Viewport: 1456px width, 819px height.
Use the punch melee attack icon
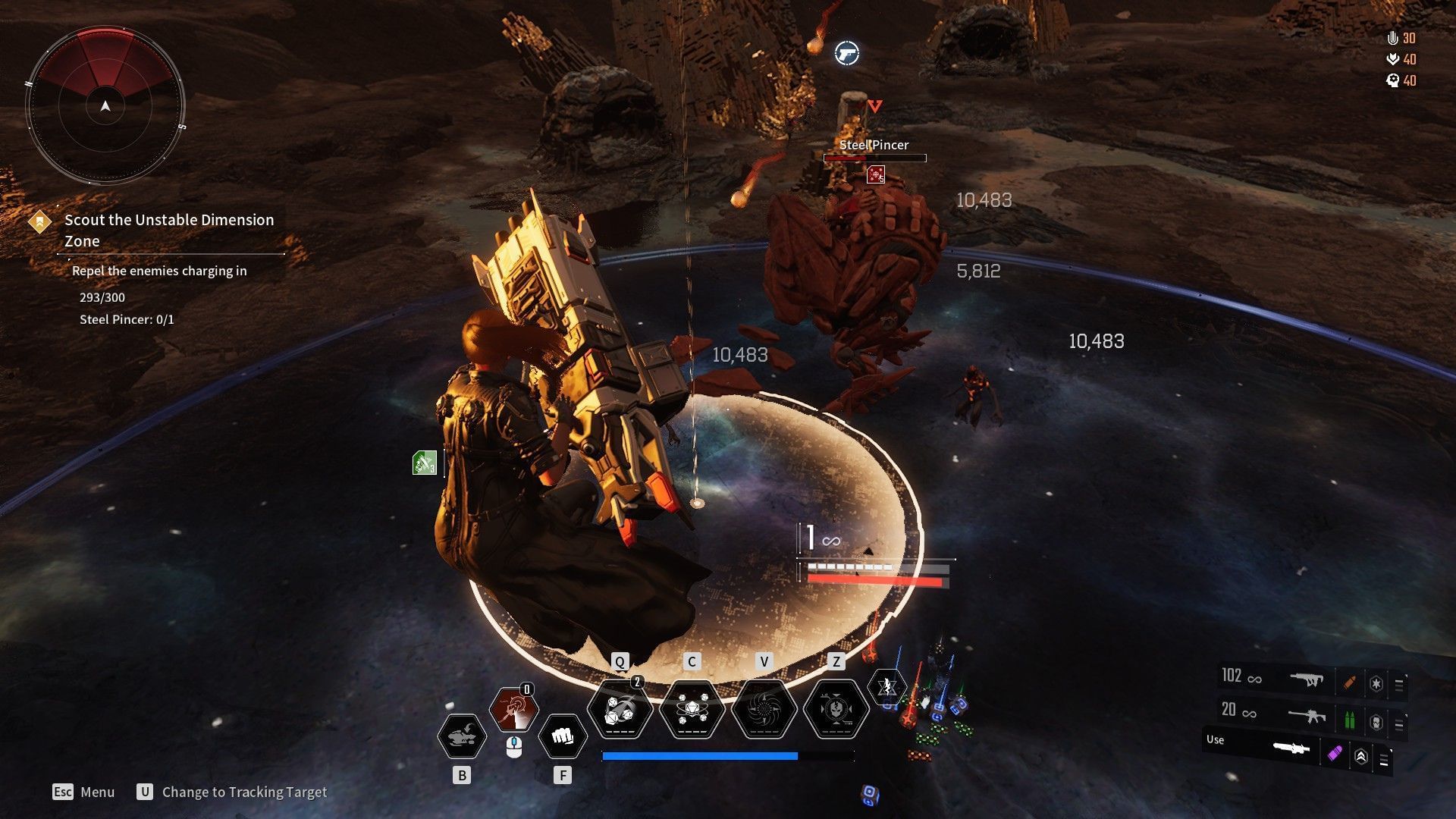pyautogui.click(x=562, y=736)
